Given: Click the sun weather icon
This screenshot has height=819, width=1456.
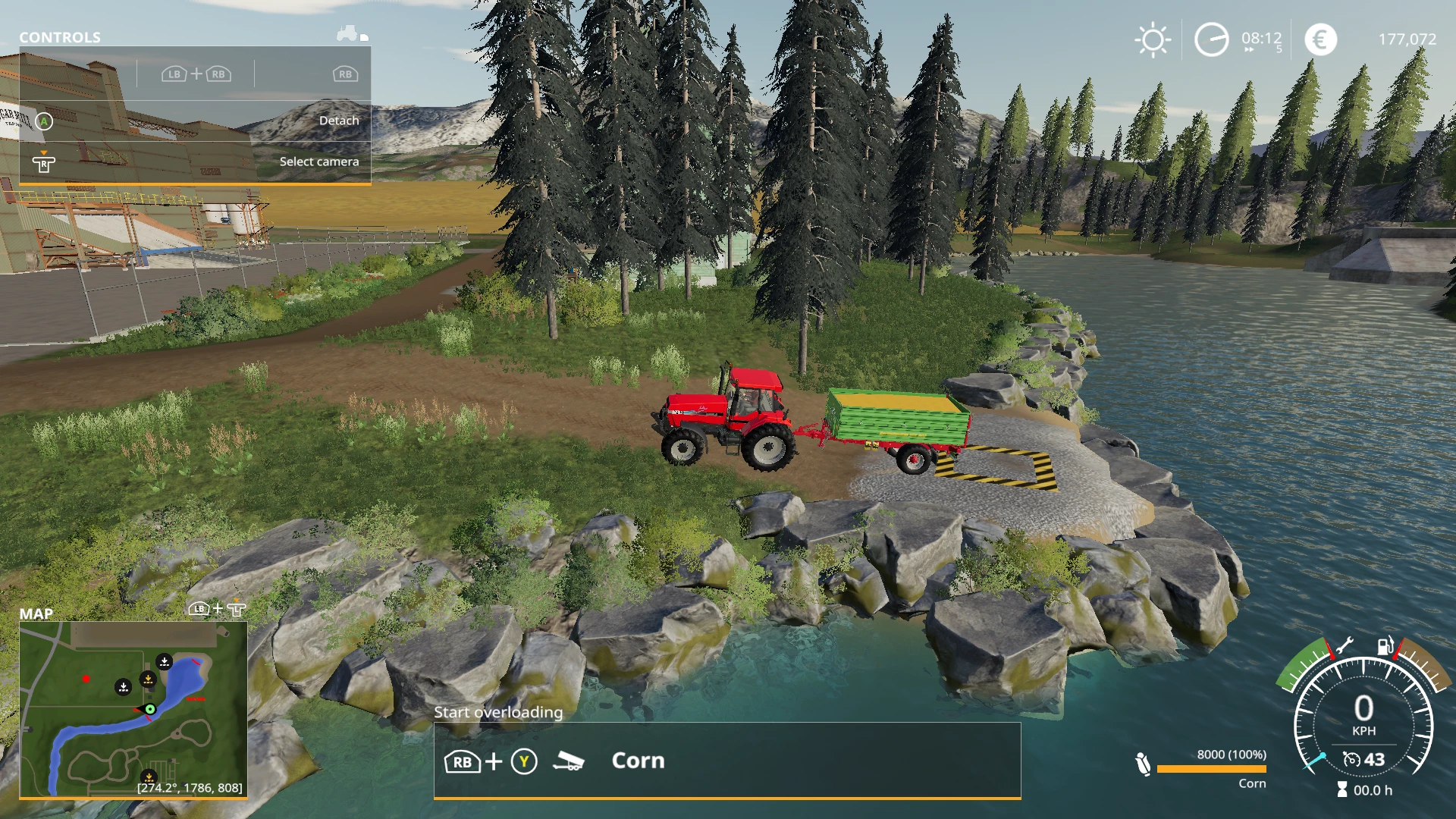Looking at the screenshot, I should (x=1153, y=40).
